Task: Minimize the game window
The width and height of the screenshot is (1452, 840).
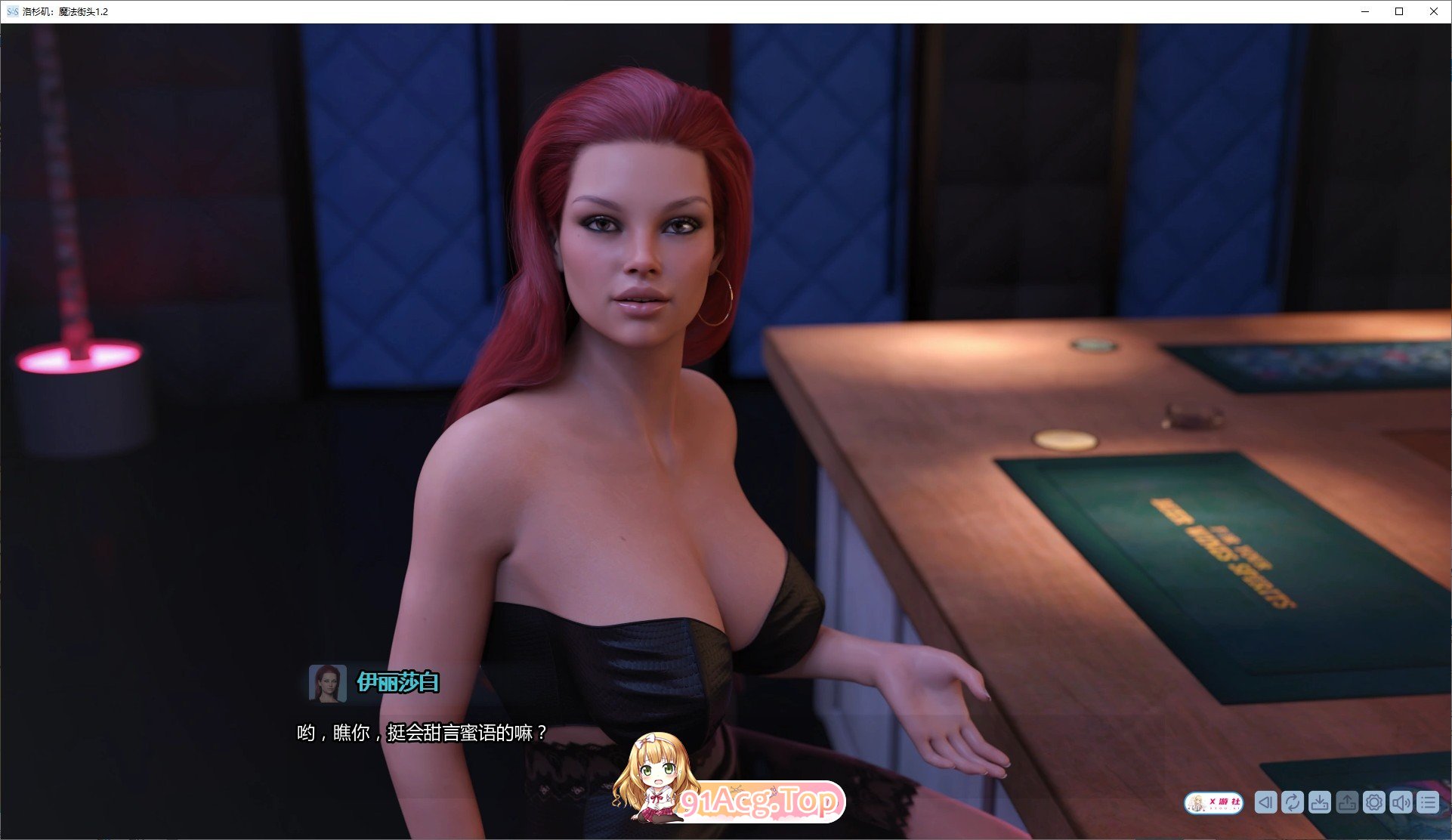Action: pyautogui.click(x=1365, y=11)
